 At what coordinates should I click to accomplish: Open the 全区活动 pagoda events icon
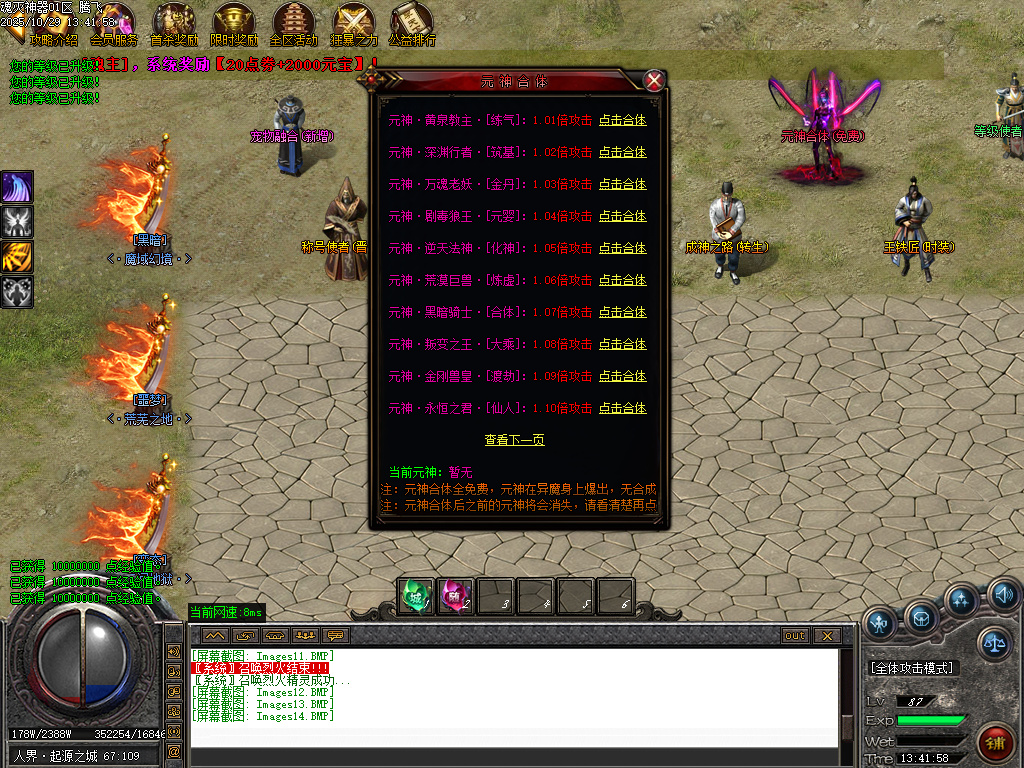[x=294, y=22]
